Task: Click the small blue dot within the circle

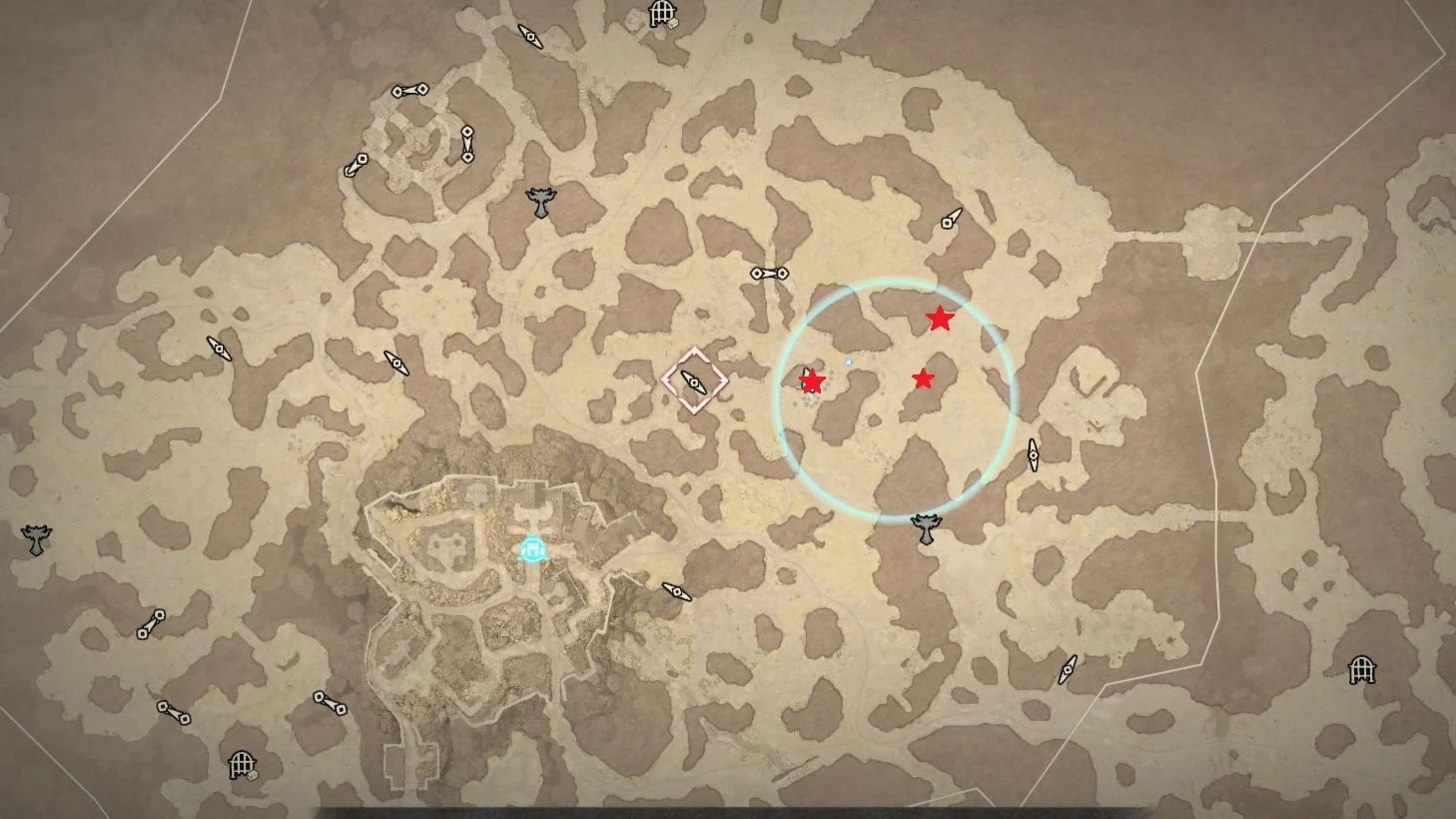Action: 850,362
